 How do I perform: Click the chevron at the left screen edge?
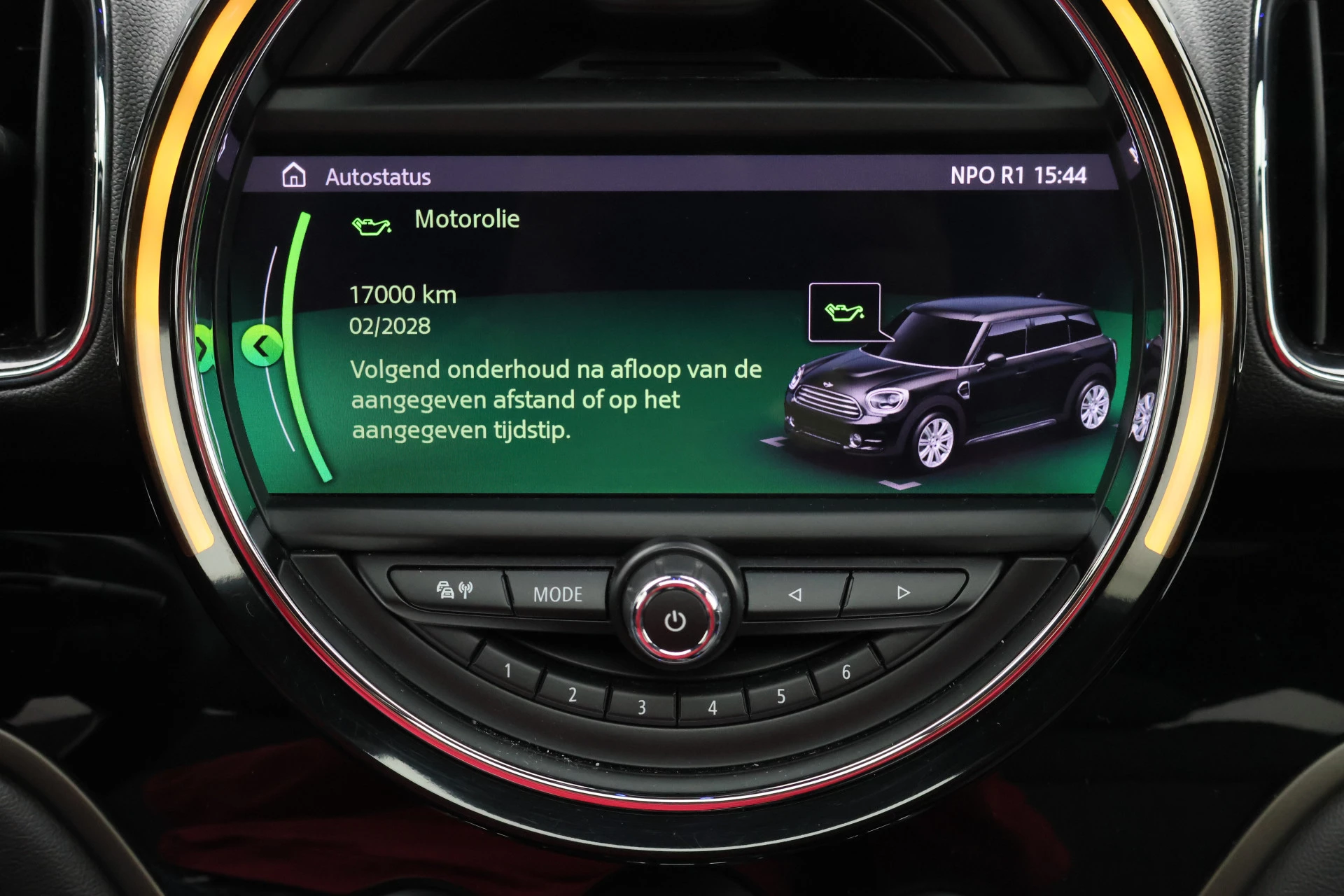point(203,346)
